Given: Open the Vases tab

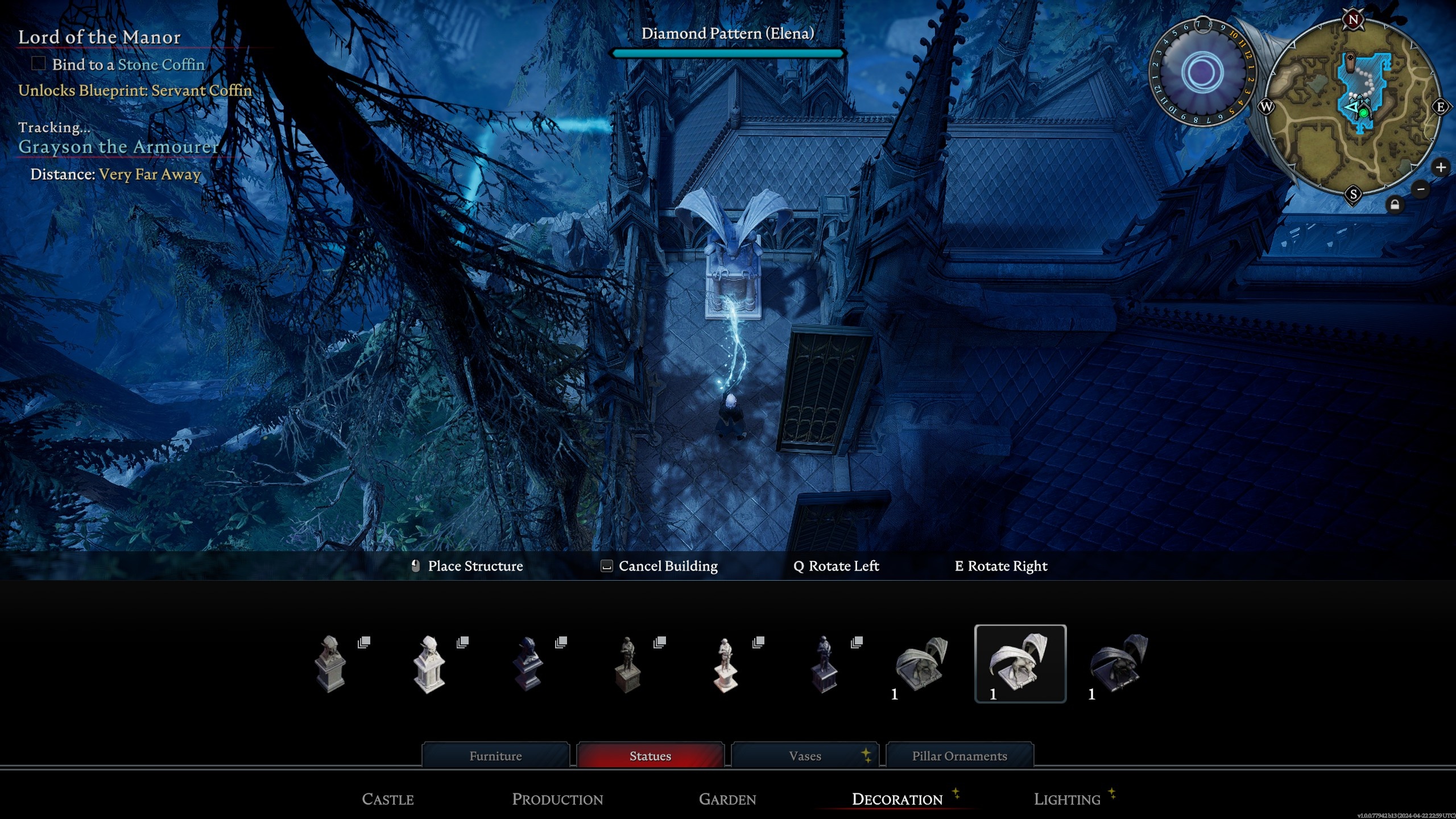Looking at the screenshot, I should [804, 755].
